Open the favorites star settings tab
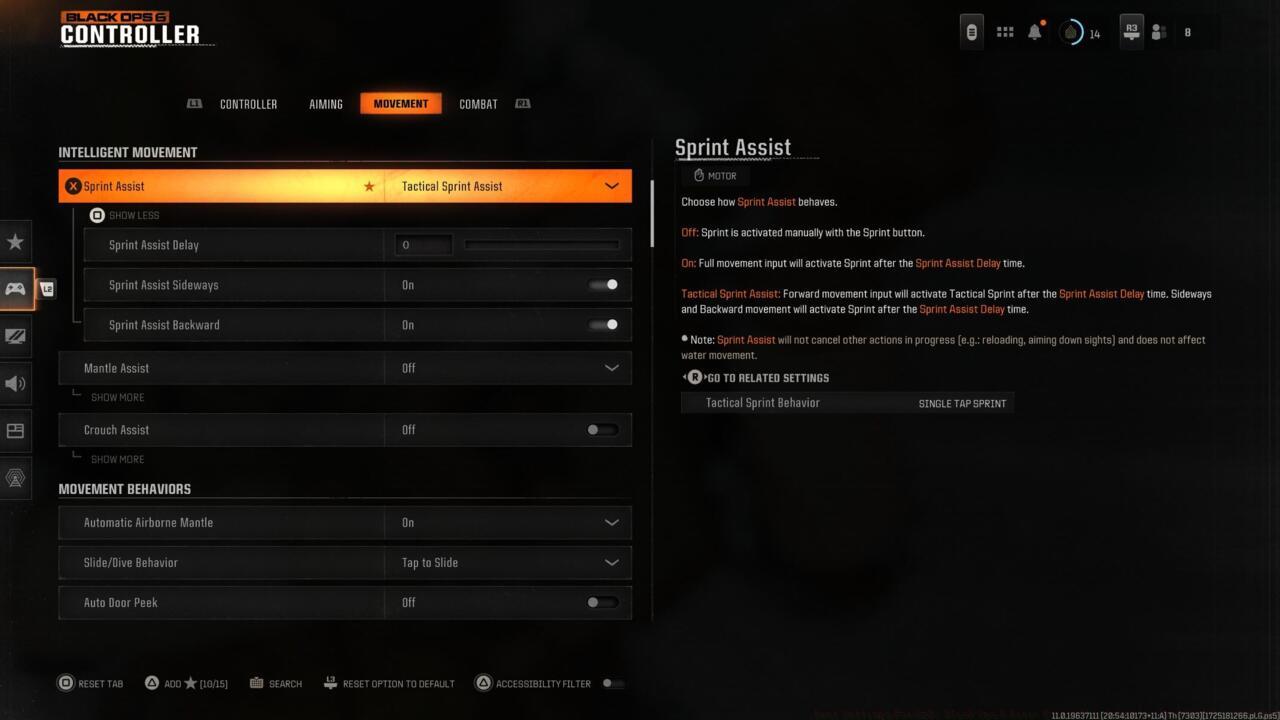This screenshot has width=1280, height=720. tap(15, 241)
